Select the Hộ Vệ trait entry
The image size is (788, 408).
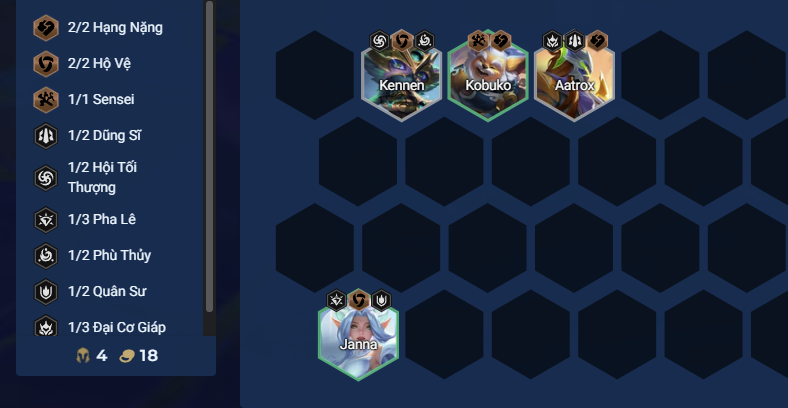pyautogui.click(x=98, y=64)
